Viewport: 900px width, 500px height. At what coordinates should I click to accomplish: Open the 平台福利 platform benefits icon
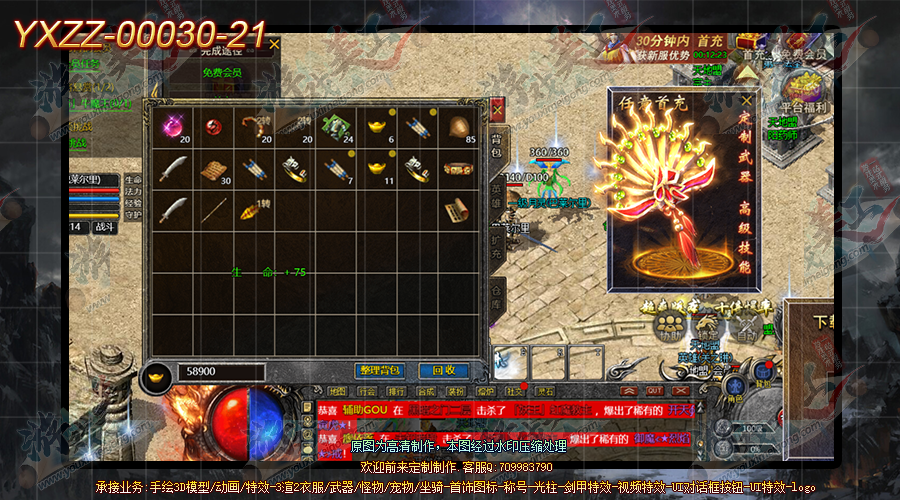(802, 90)
